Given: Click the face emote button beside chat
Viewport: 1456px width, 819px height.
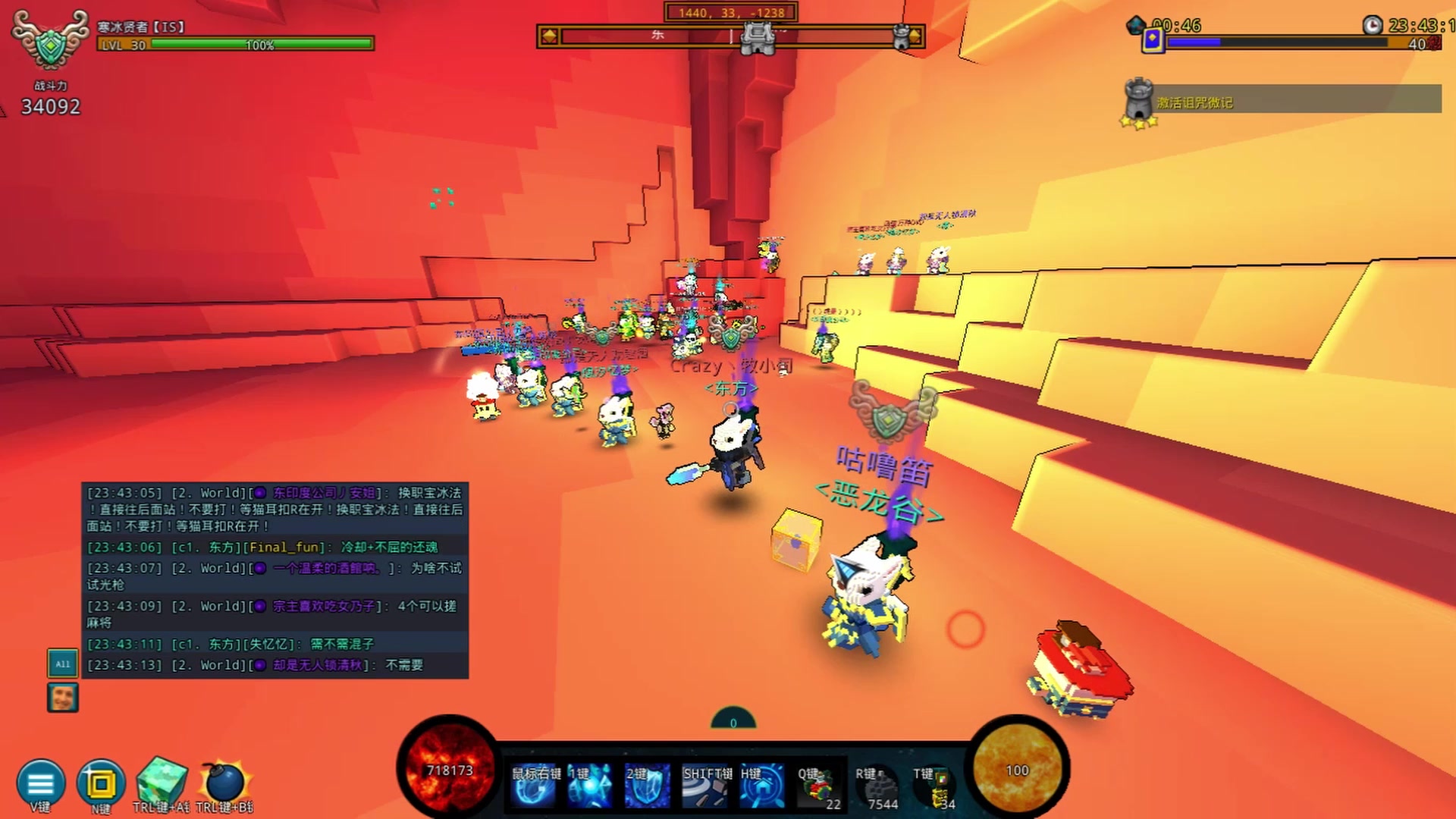Looking at the screenshot, I should coord(62,698).
